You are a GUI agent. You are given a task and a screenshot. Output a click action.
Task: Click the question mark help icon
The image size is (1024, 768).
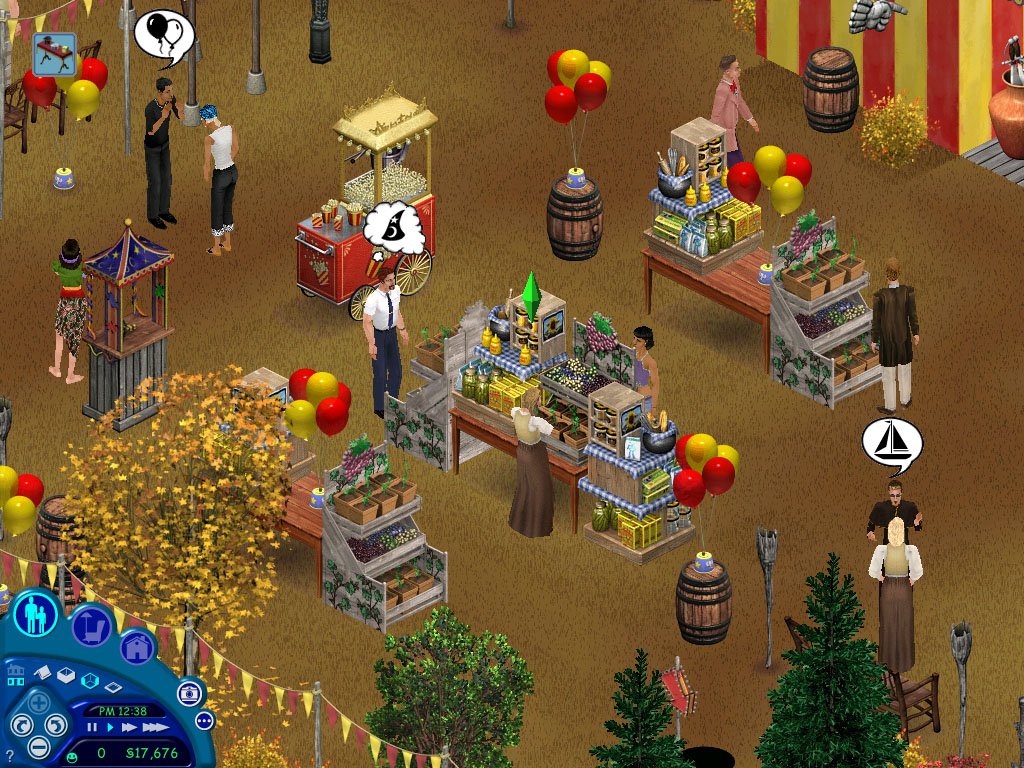[10, 755]
